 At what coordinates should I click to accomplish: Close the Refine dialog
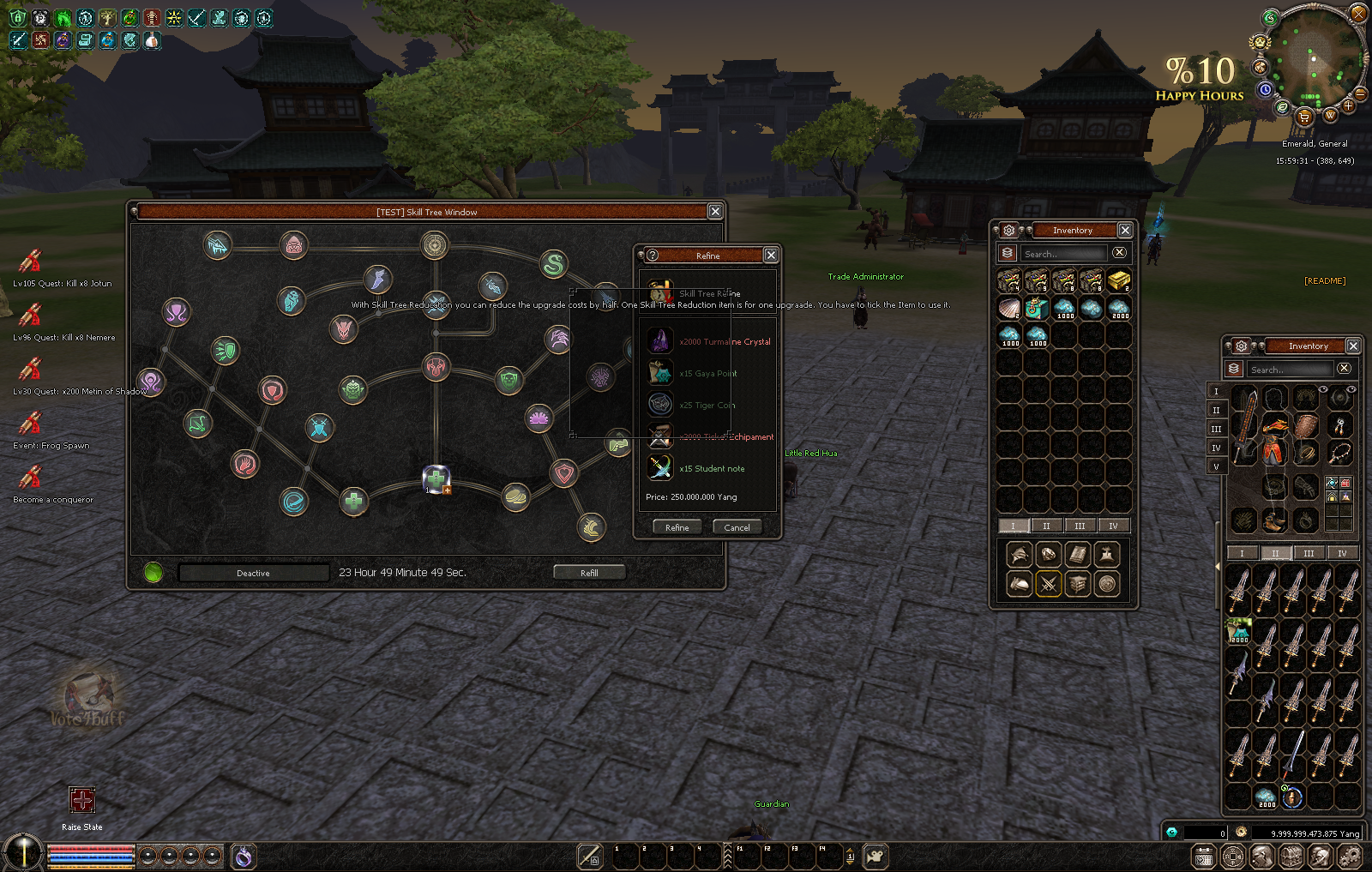(x=771, y=256)
